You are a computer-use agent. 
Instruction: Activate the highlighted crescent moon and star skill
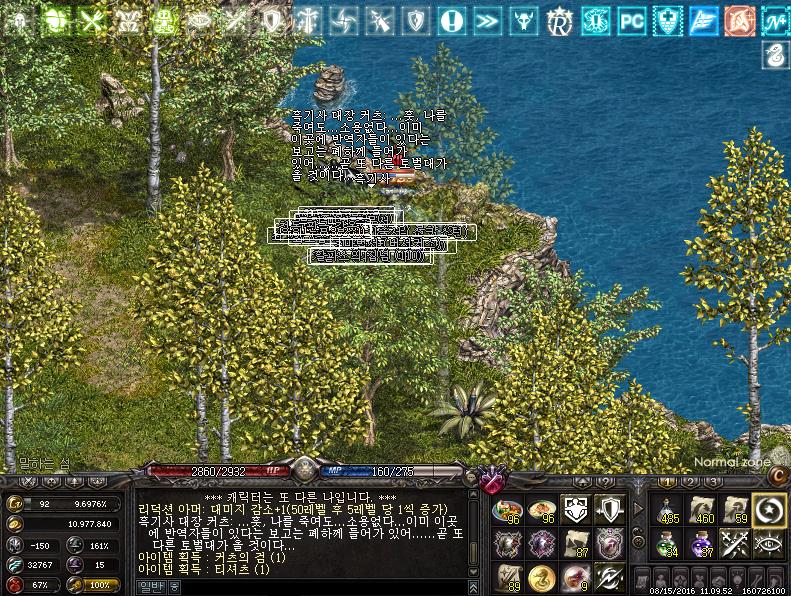[x=769, y=510]
